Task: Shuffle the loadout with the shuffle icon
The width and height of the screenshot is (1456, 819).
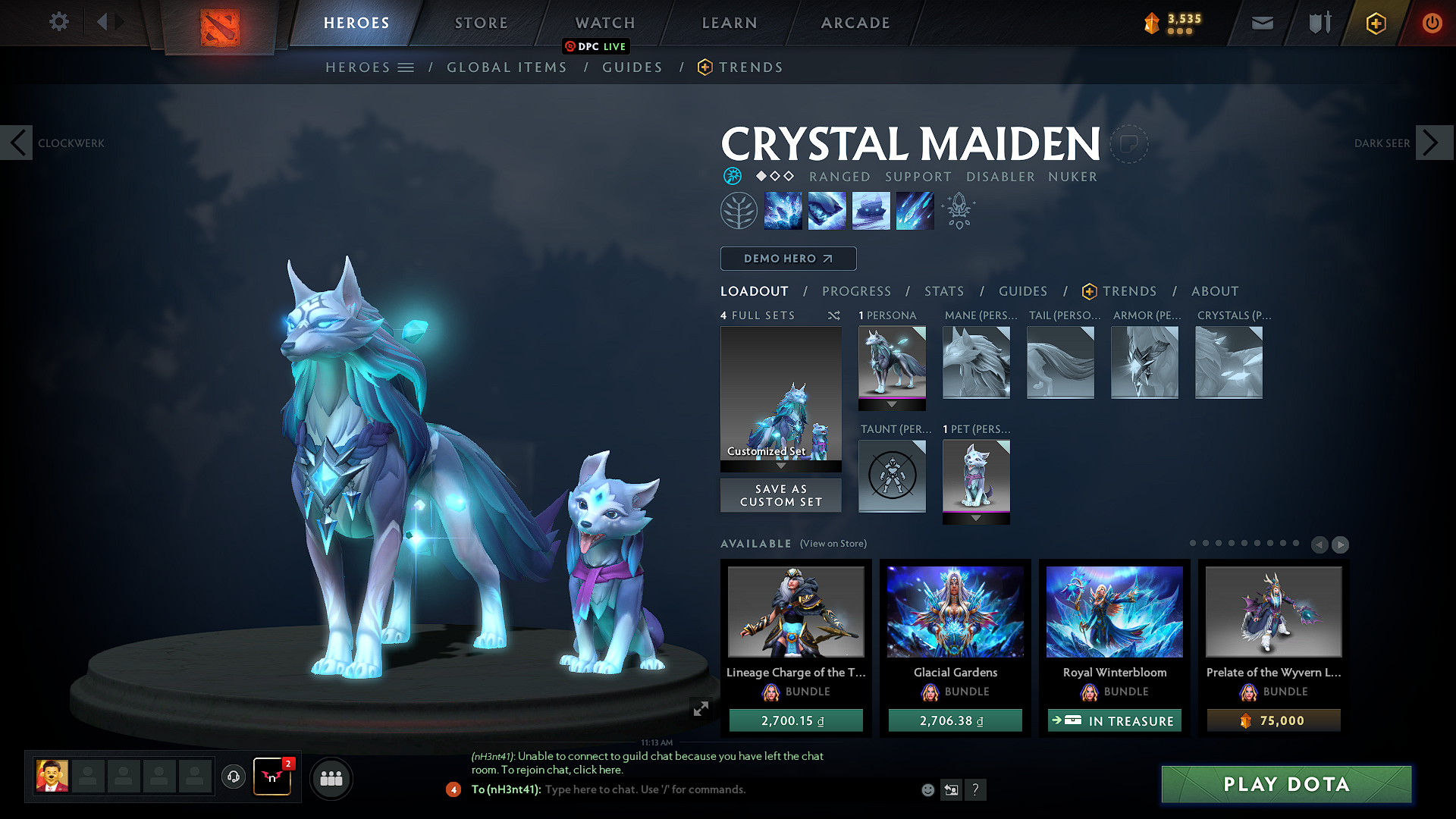Action: click(833, 315)
